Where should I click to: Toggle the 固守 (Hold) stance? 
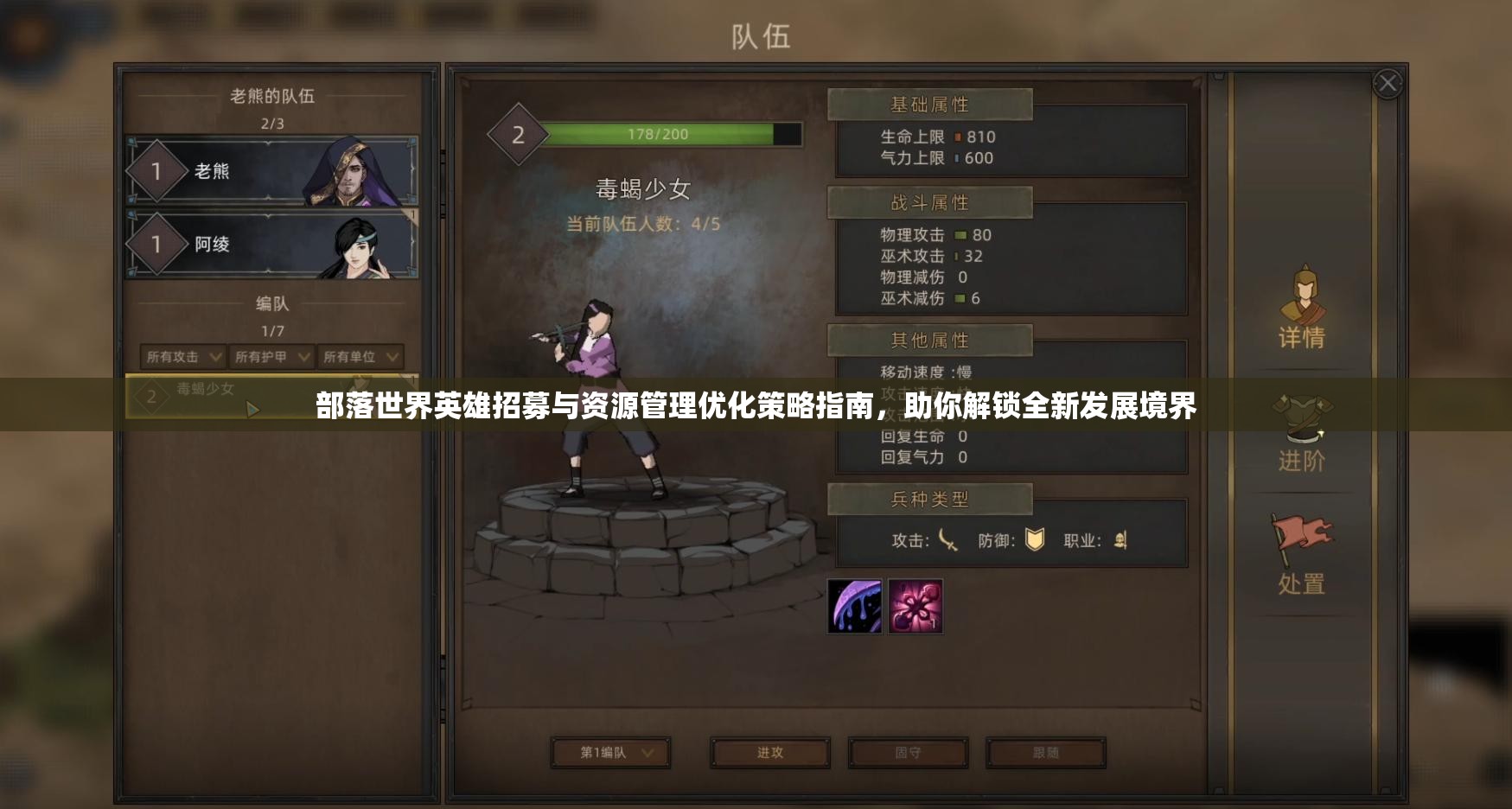pyautogui.click(x=908, y=752)
